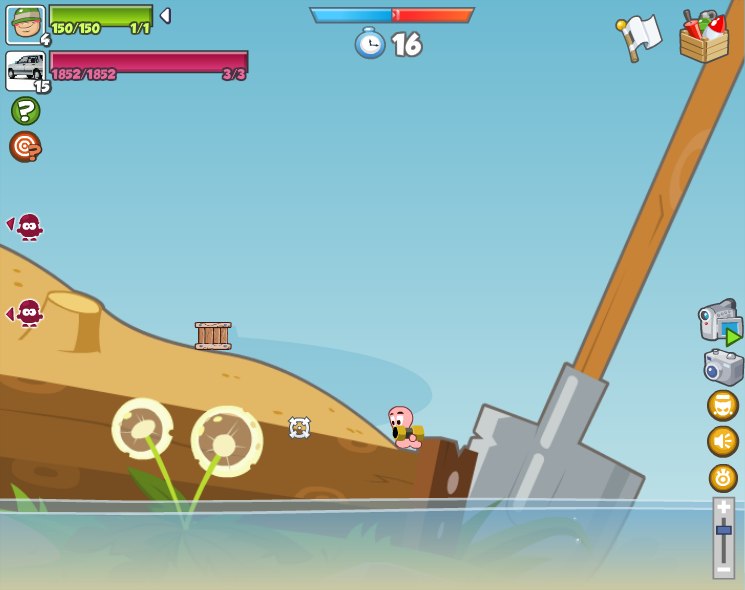Screen dimensions: 745x590
Task: Take a screenshot with the photo camera
Action: [723, 367]
